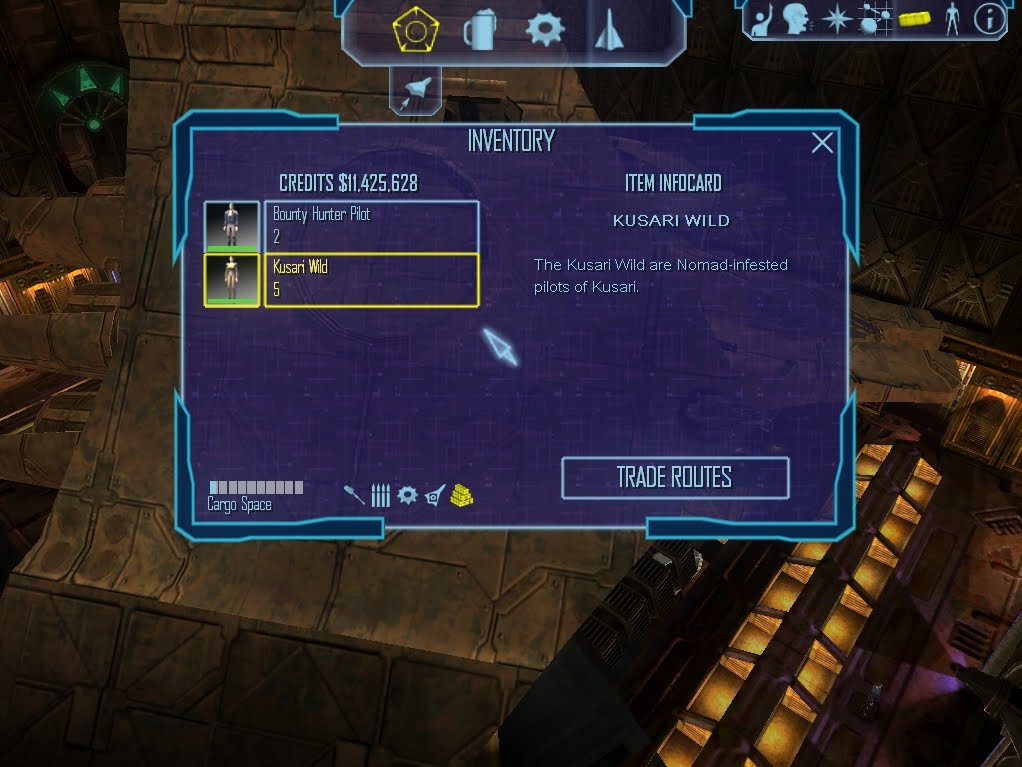Click the Bounty Hunter Pilot thumbnail
The height and width of the screenshot is (767, 1022).
coord(232,226)
